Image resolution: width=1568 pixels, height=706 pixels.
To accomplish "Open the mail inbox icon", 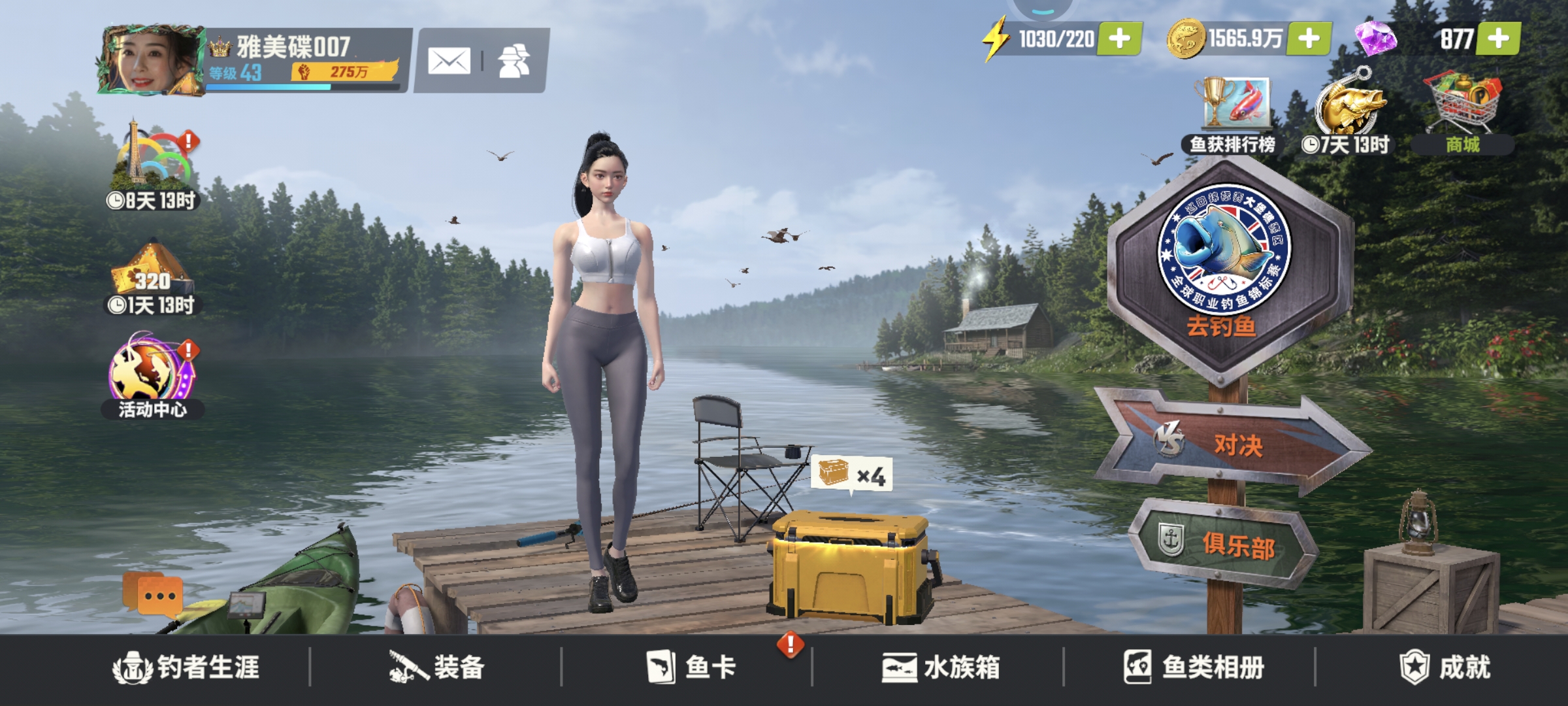I will click(448, 59).
